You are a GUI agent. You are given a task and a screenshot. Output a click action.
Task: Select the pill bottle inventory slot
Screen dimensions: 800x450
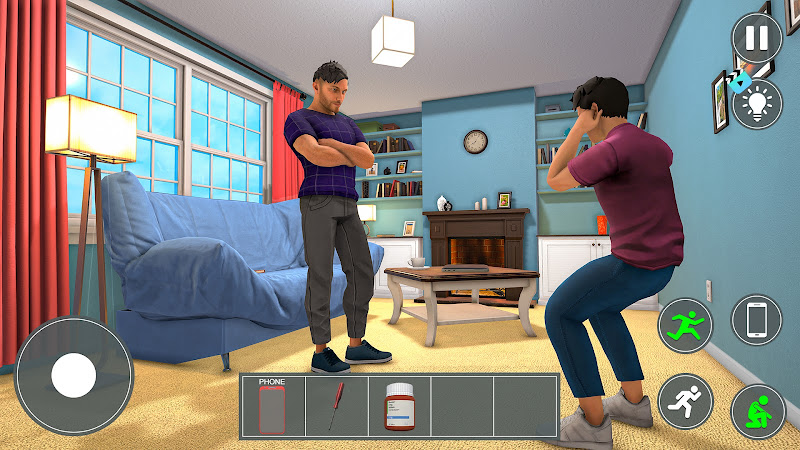(x=399, y=406)
